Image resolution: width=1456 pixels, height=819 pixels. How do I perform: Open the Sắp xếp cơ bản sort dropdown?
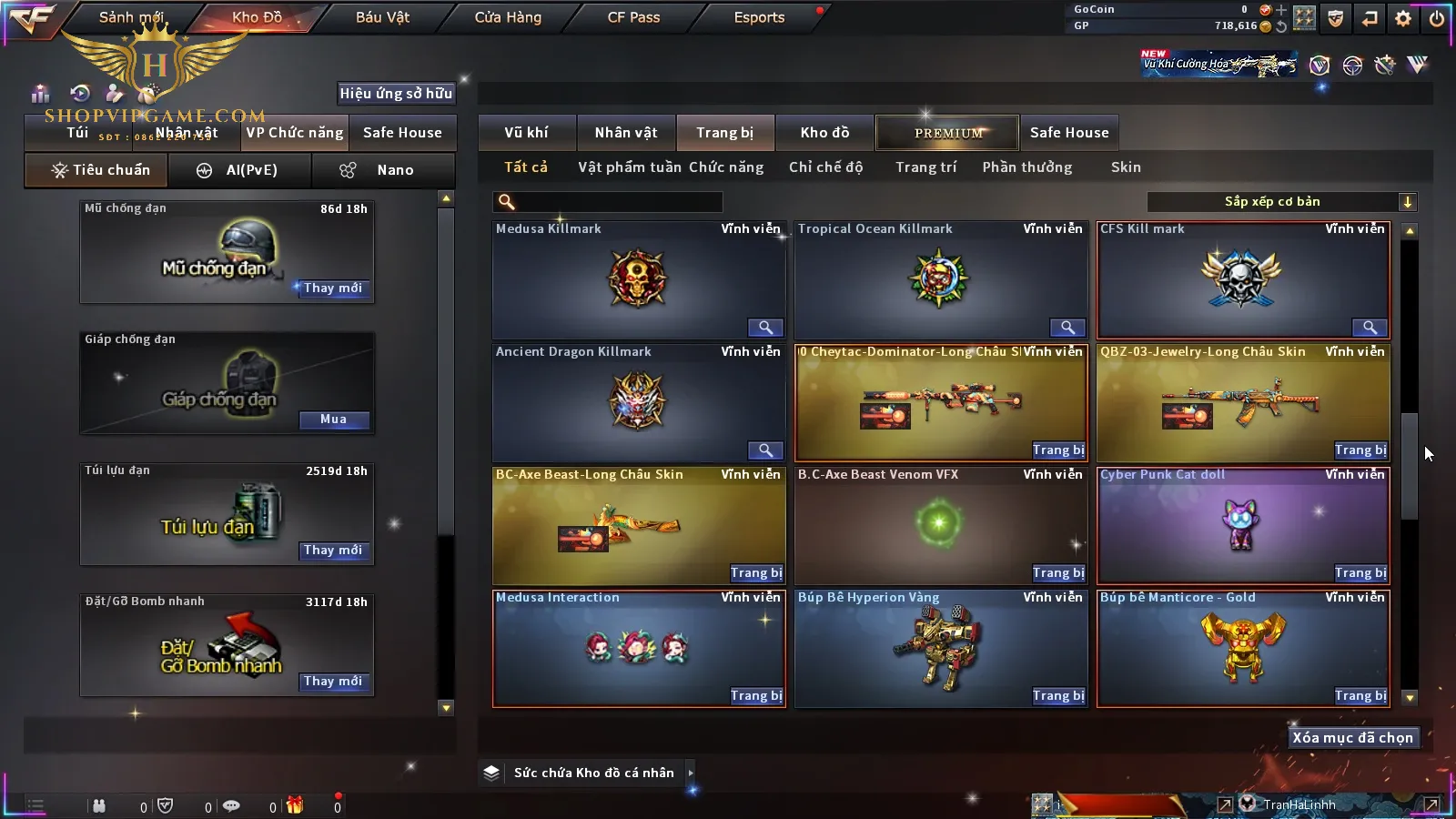click(1282, 202)
